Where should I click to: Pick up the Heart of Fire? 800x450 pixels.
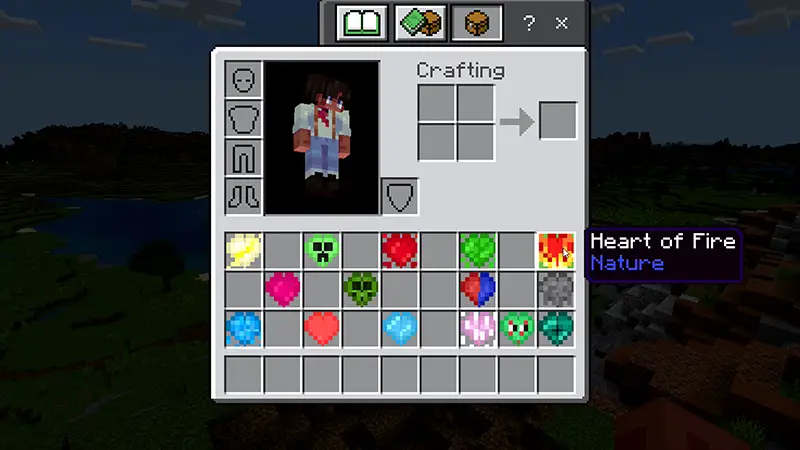click(555, 250)
